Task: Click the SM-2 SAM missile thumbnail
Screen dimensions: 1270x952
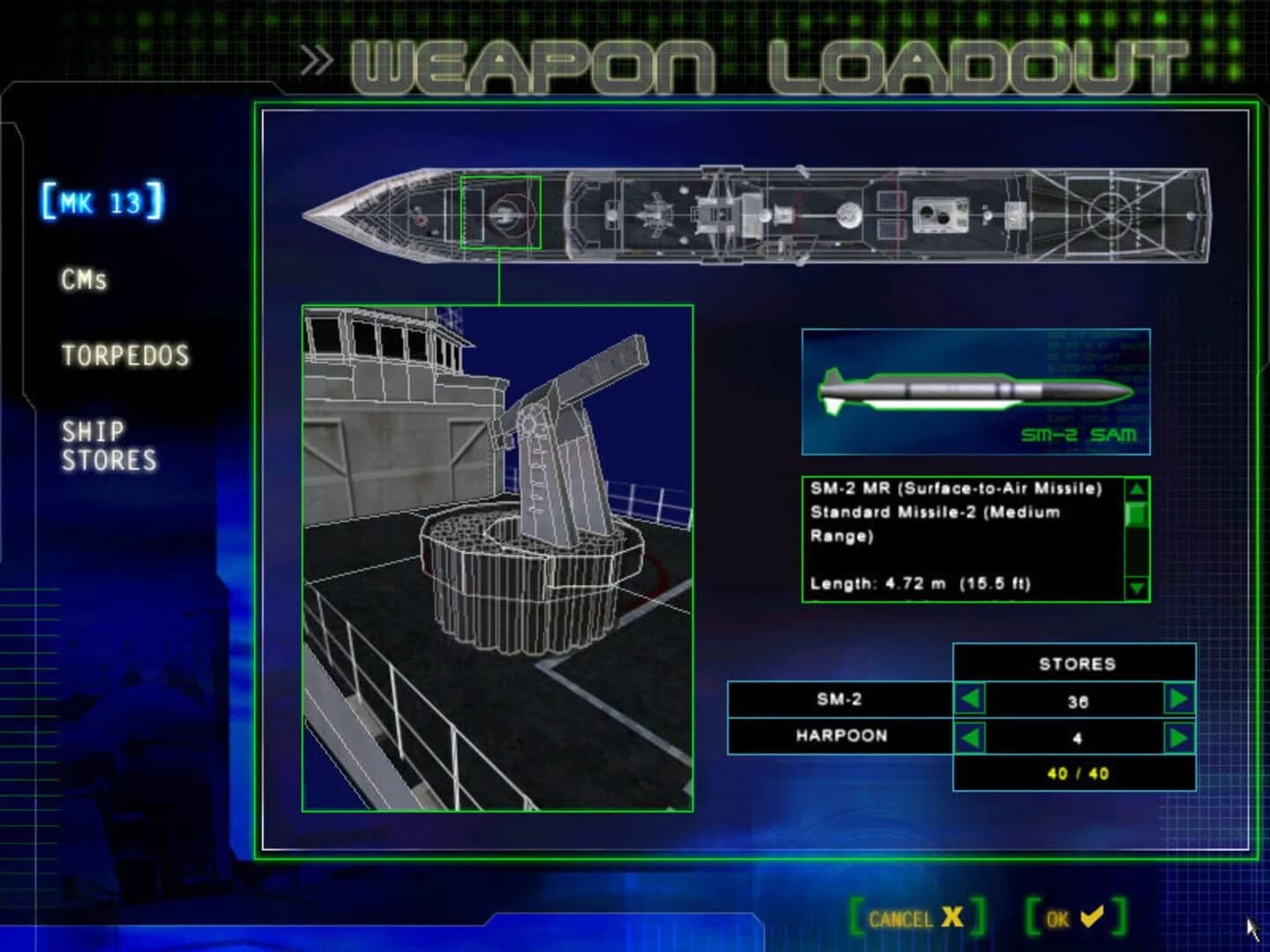Action: [975, 390]
